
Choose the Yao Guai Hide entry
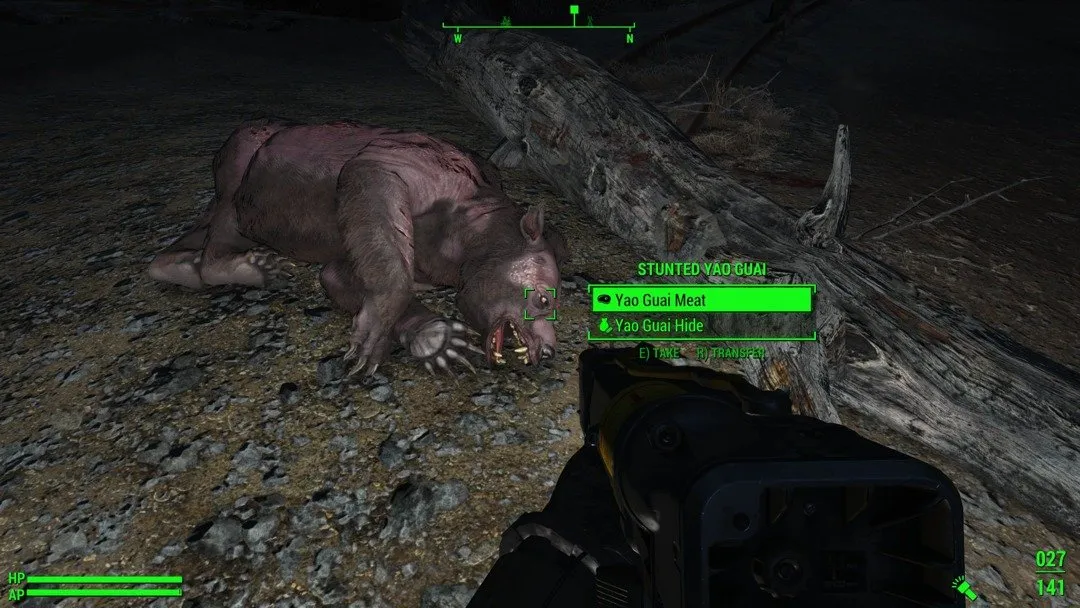pos(700,326)
